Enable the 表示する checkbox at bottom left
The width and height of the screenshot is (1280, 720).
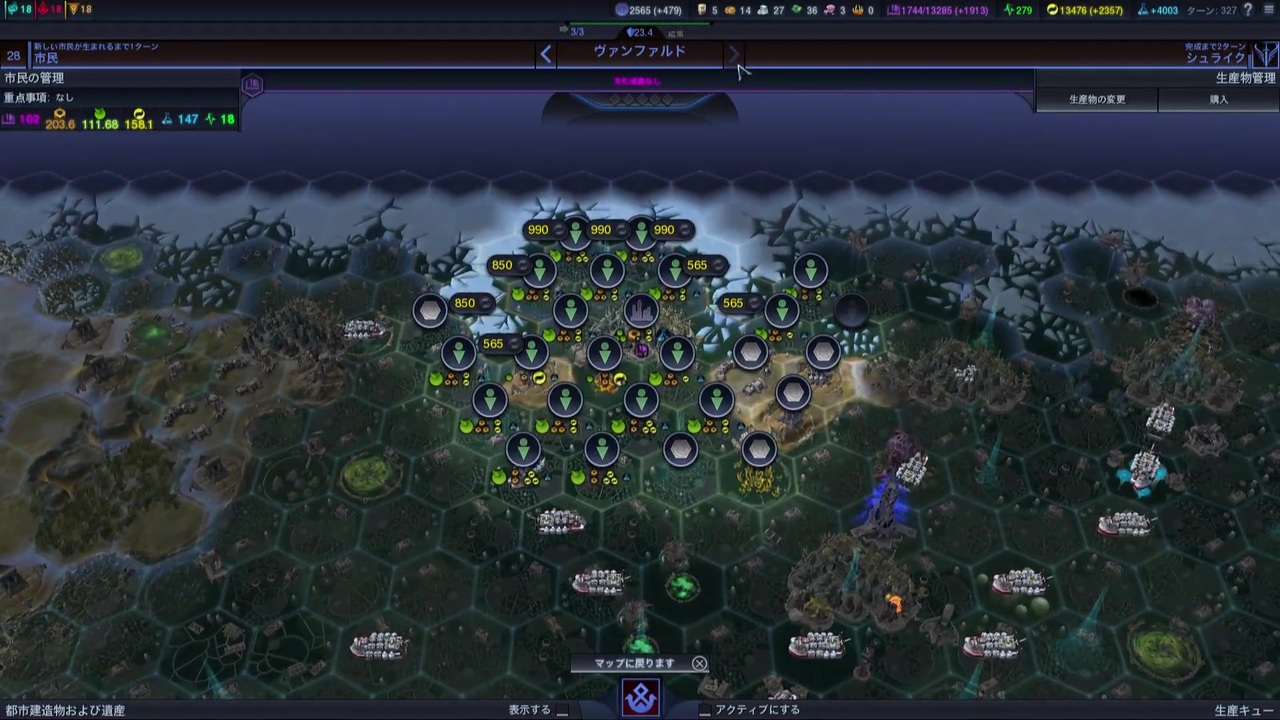click(561, 708)
